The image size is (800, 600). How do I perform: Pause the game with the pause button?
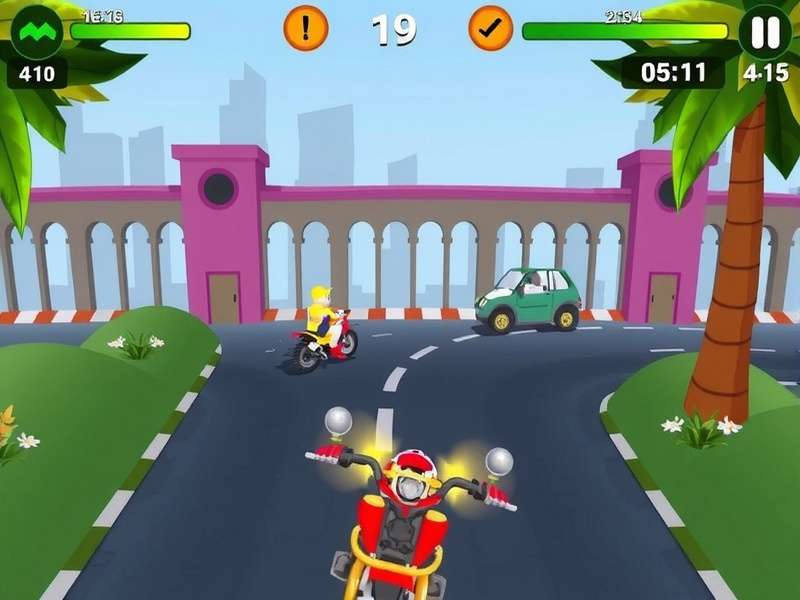click(765, 31)
